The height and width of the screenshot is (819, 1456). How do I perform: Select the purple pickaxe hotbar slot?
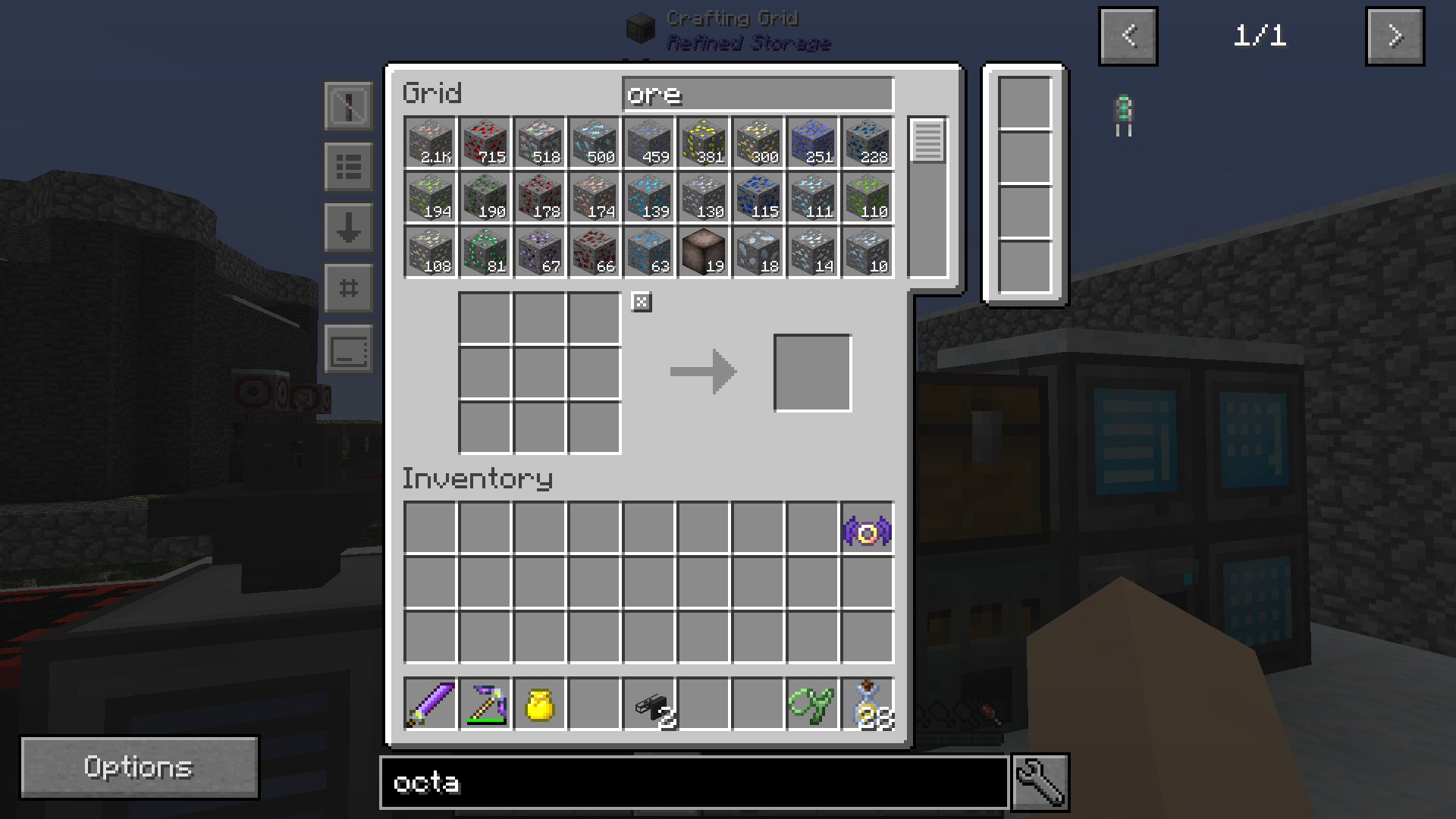coord(485,704)
